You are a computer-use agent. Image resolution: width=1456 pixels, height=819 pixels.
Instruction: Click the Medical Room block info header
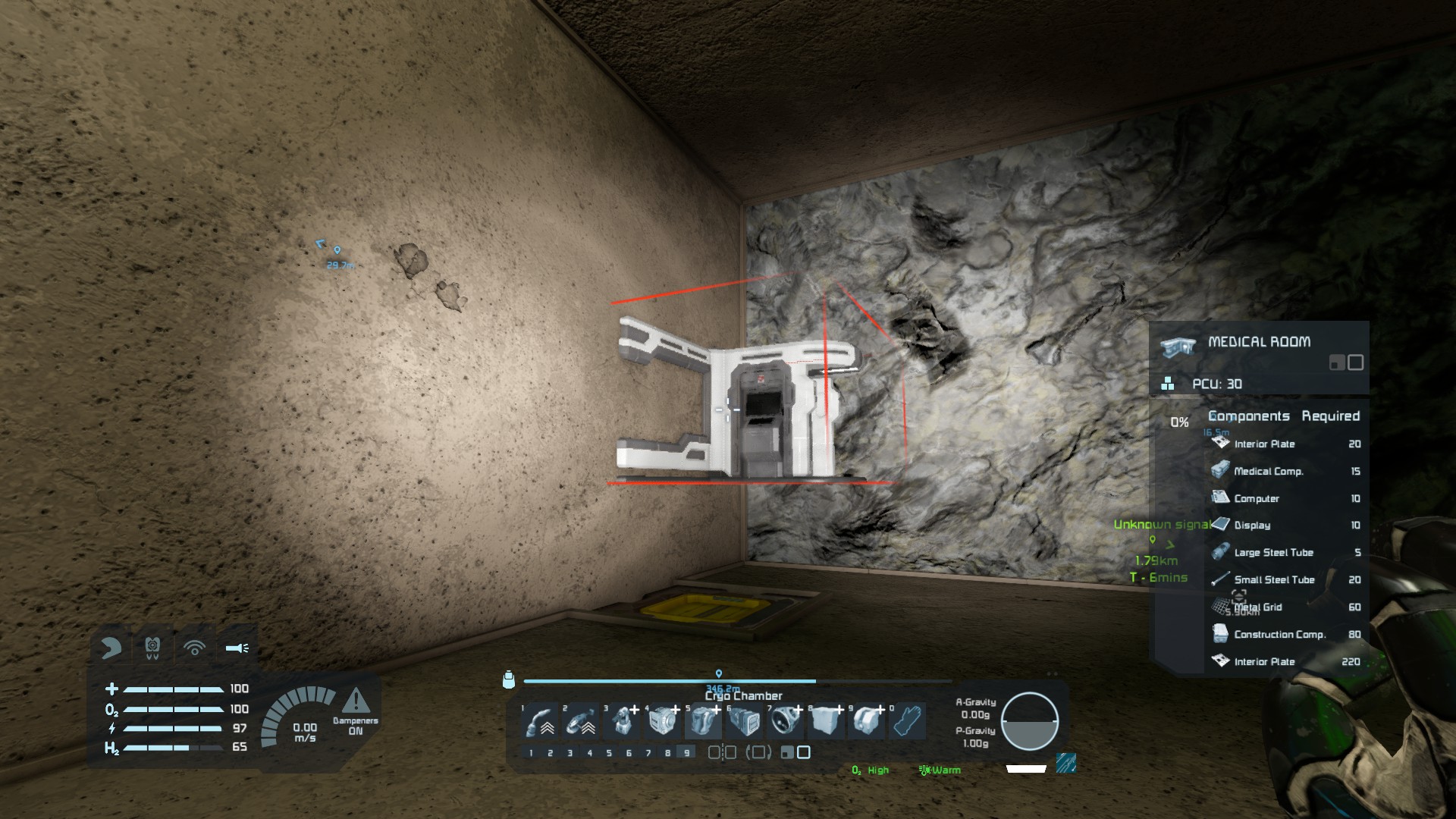pos(1259,342)
